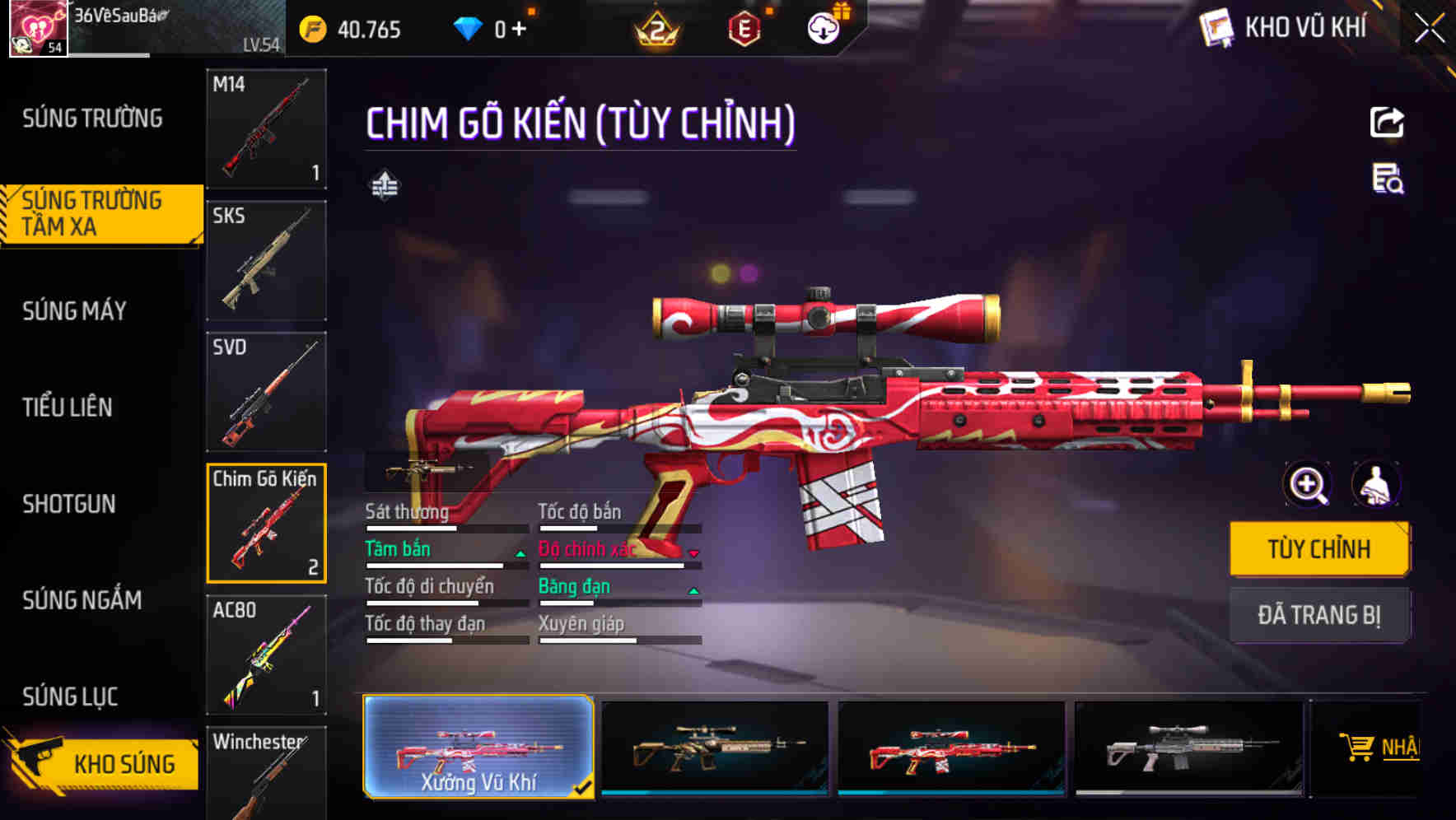Open KHO SÚNG at the bottom left
This screenshot has height=820, width=1456.
click(124, 763)
